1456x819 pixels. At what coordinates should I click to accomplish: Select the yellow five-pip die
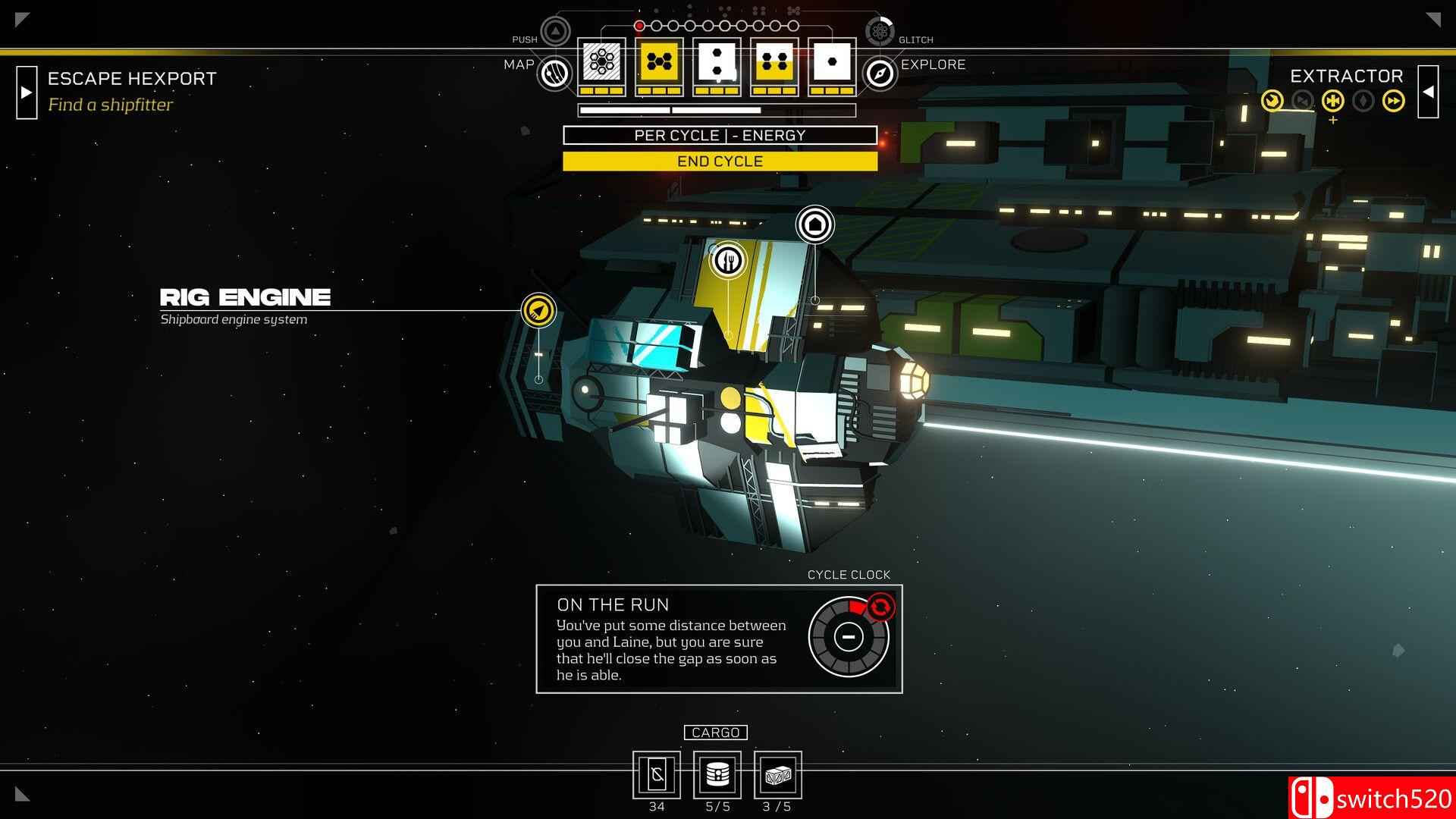pos(659,62)
